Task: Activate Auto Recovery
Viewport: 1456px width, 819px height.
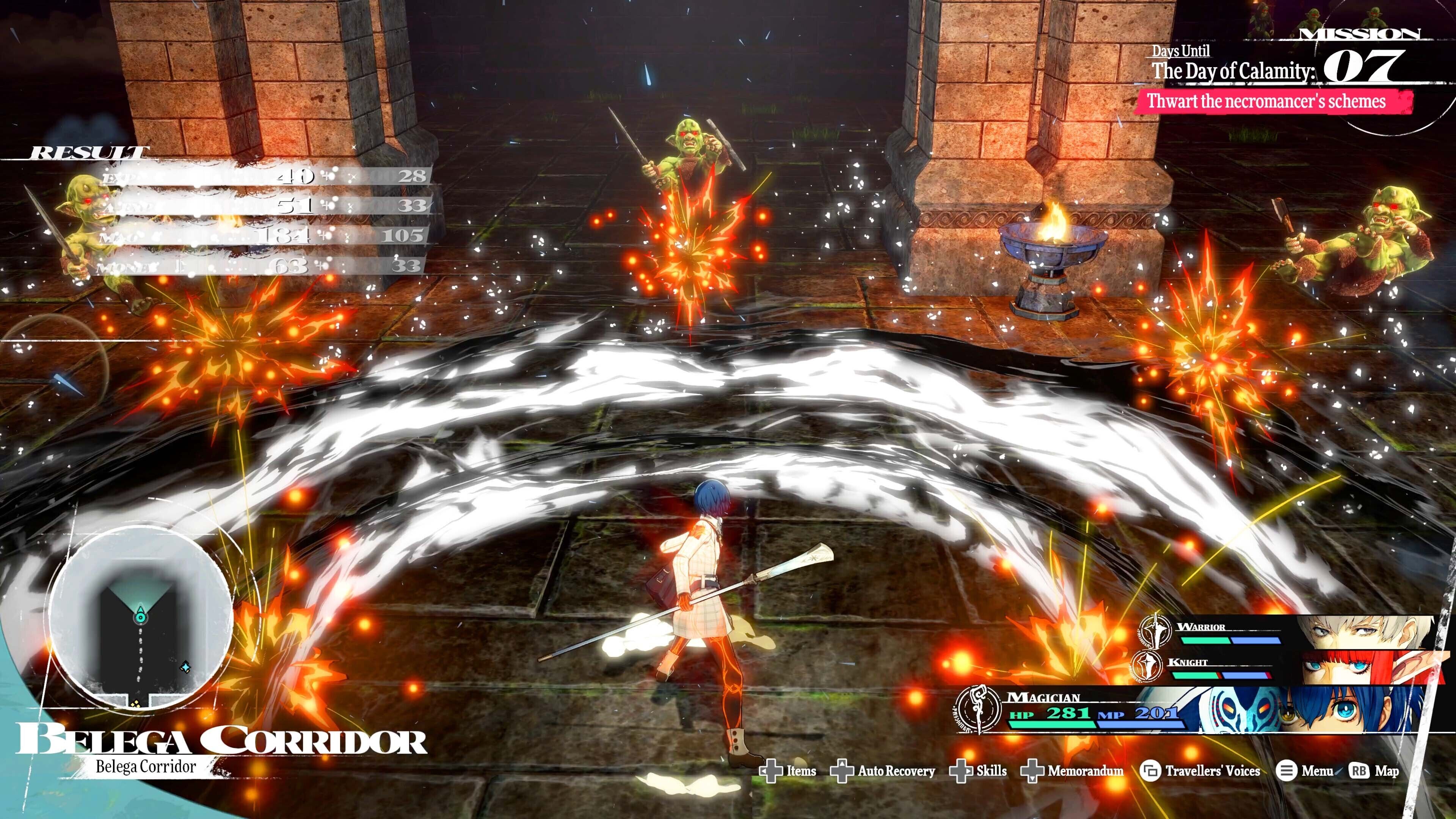Action: (x=883, y=771)
